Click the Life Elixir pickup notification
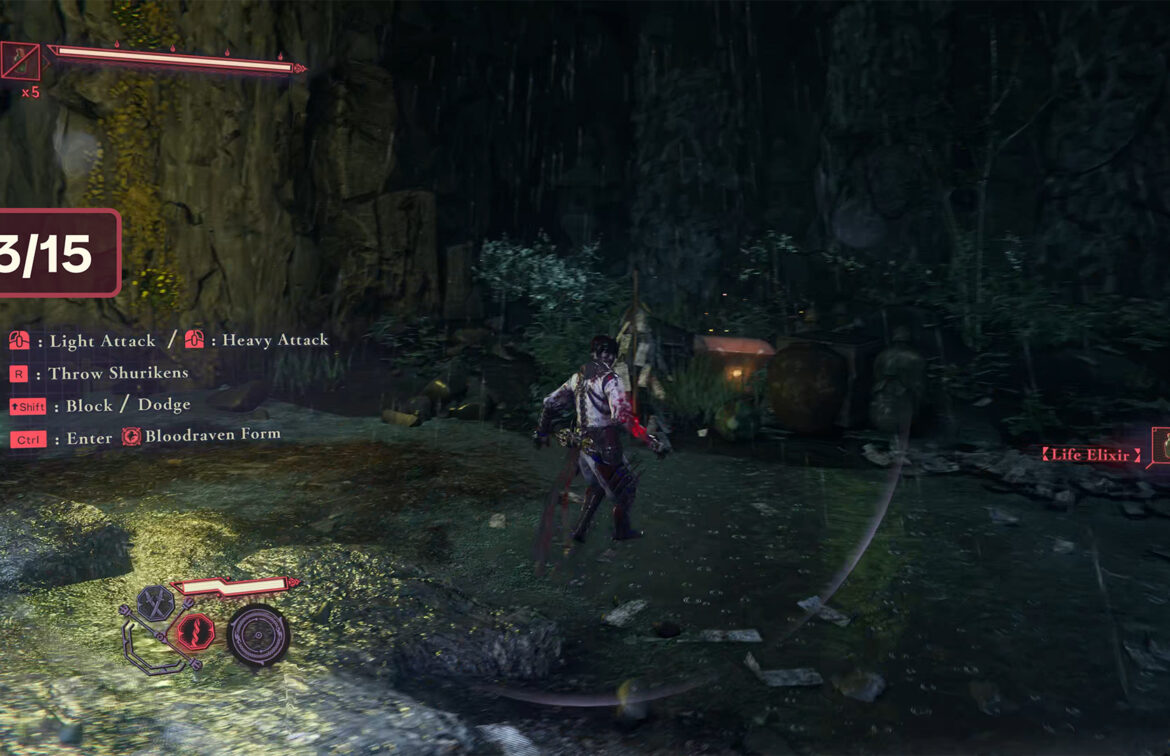This screenshot has height=756, width=1170. [1092, 455]
